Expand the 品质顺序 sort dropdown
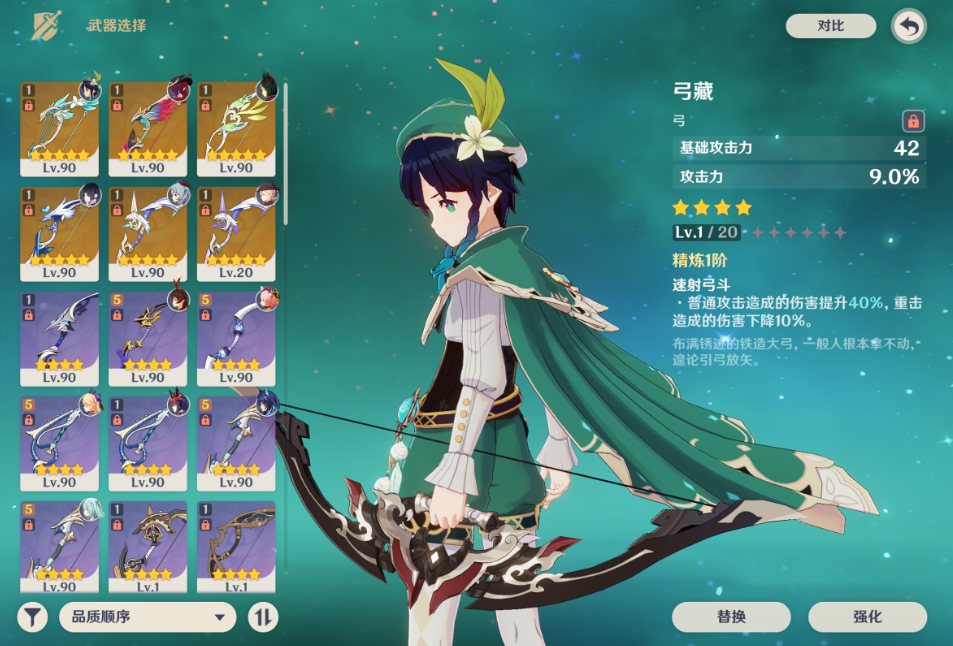953x646 pixels. [148, 617]
